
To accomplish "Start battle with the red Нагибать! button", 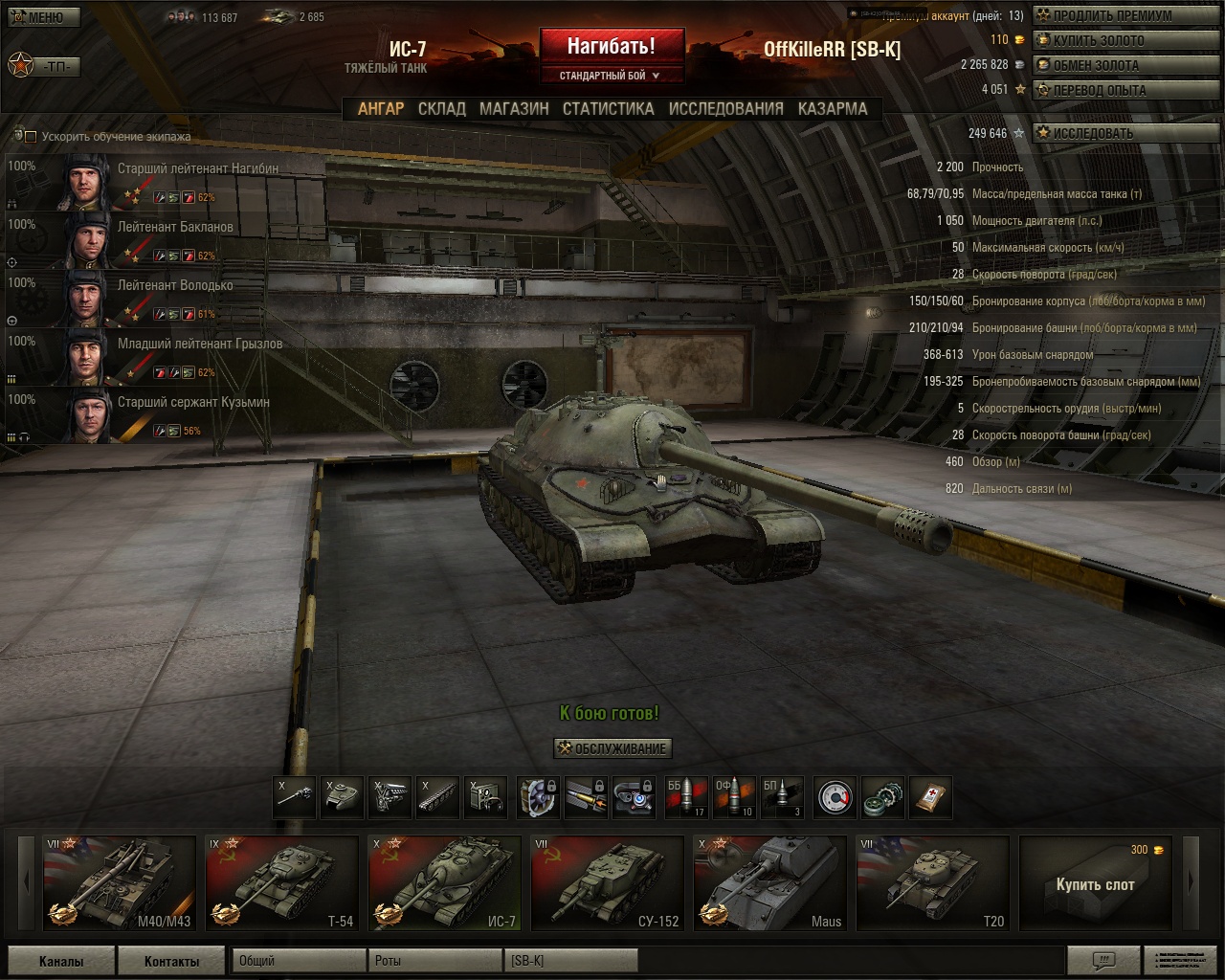I will pyautogui.click(x=611, y=45).
